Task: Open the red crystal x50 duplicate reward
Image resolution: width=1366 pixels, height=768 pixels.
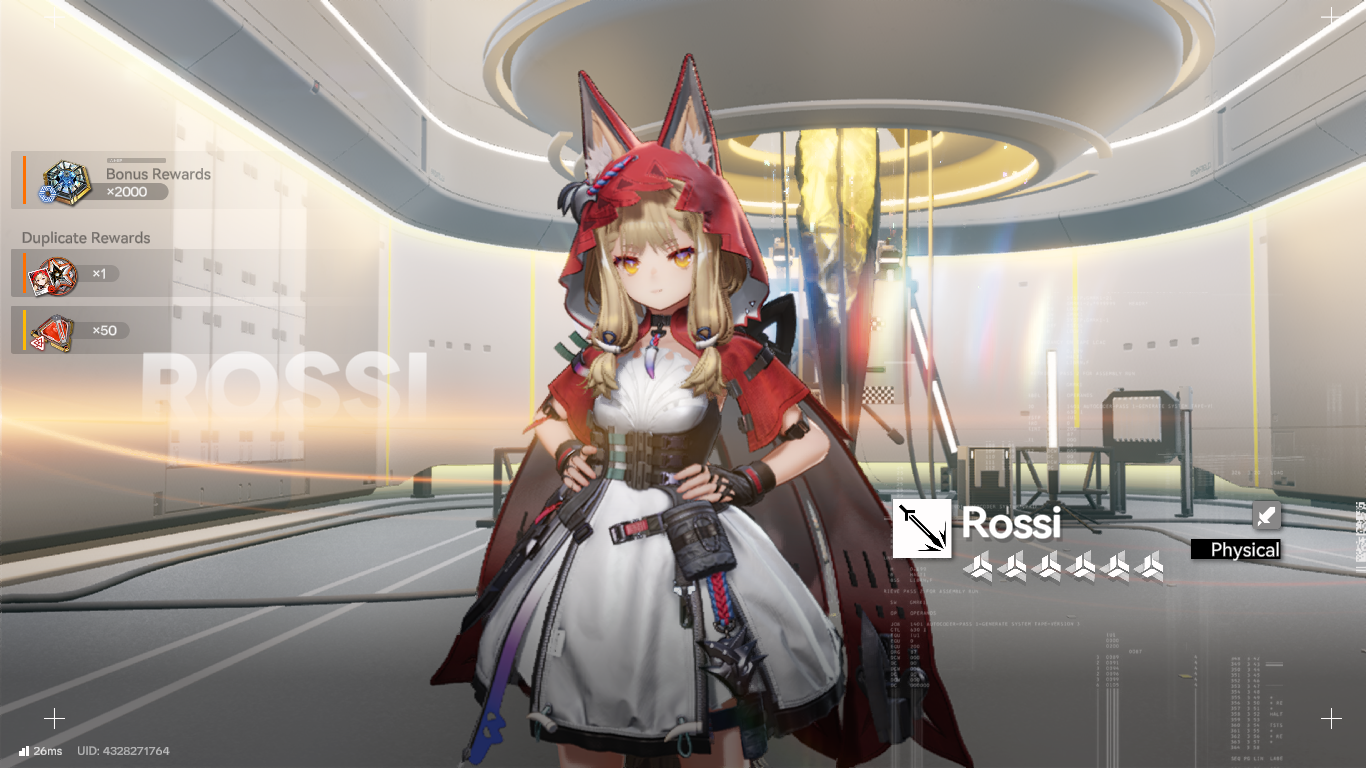Action: click(49, 331)
